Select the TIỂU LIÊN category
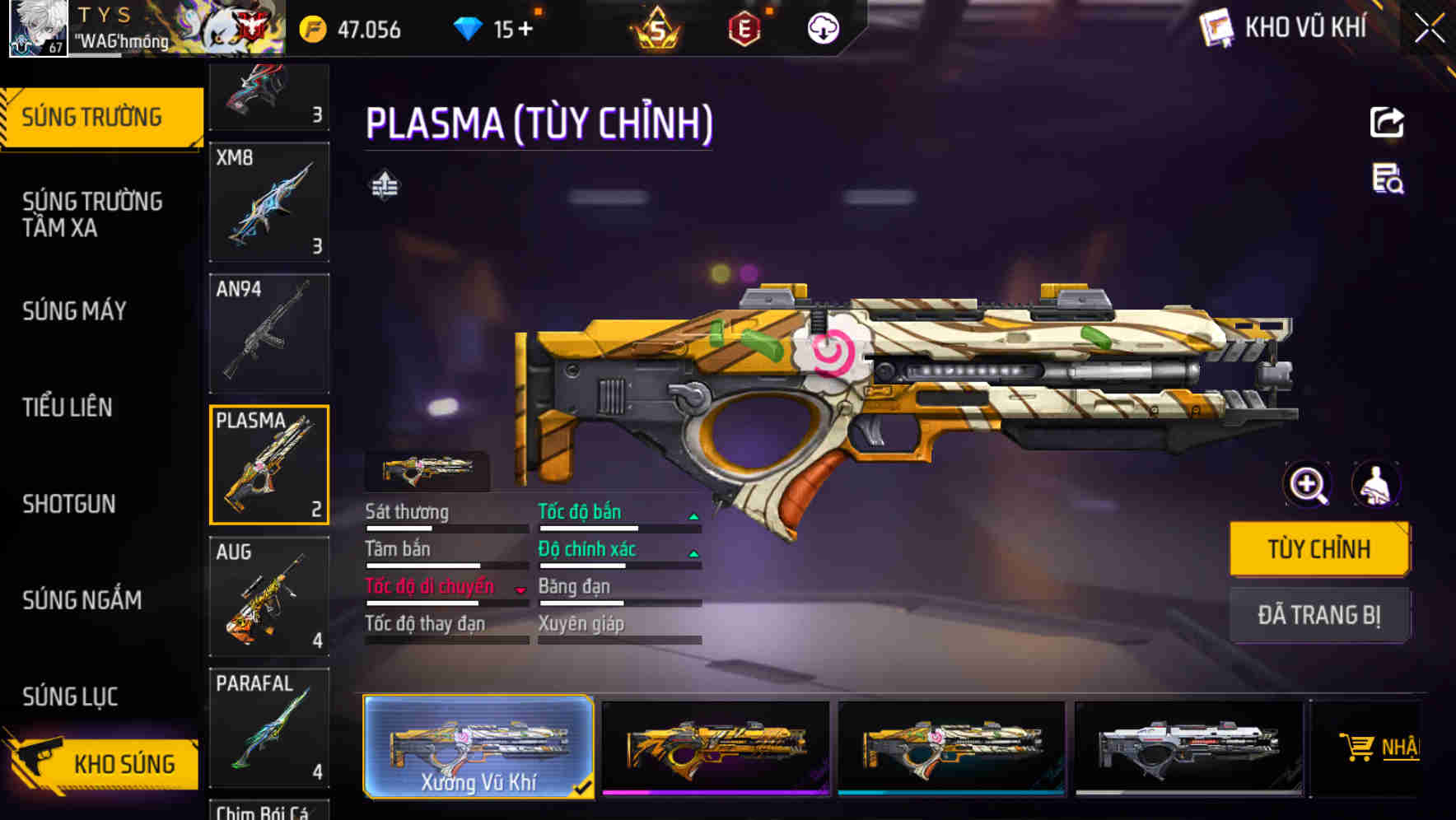Viewport: 1456px width, 820px height. 67,407
